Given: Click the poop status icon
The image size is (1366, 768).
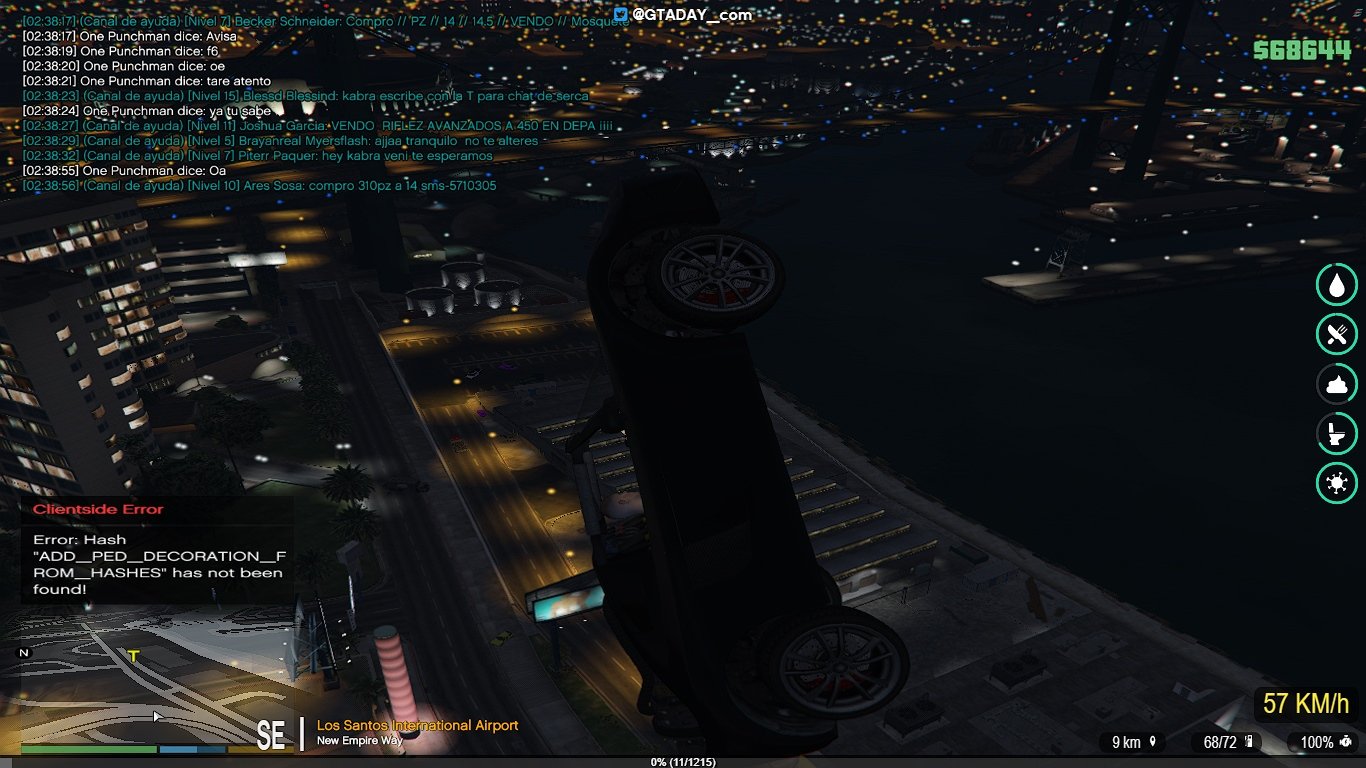Looking at the screenshot, I should click(x=1336, y=384).
